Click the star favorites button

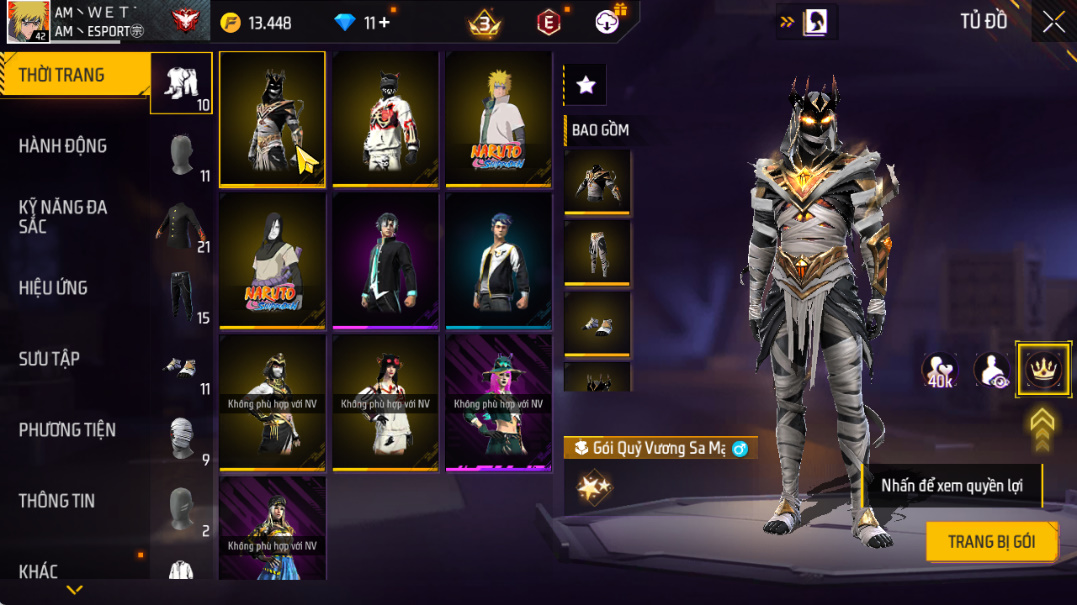point(586,86)
